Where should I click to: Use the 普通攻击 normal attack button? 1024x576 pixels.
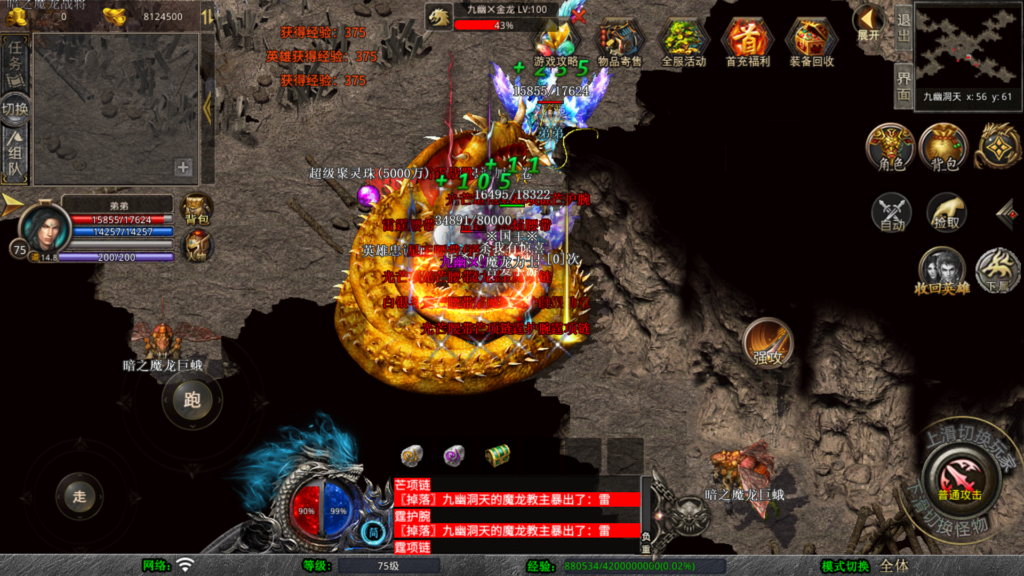click(x=959, y=477)
